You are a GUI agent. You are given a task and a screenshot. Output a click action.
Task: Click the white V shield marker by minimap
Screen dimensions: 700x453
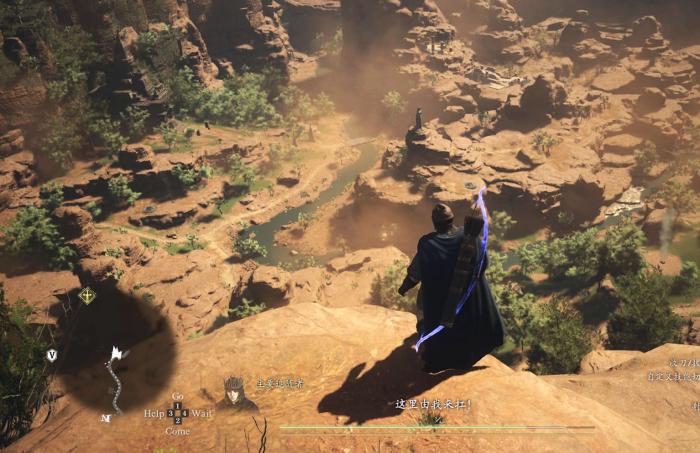click(52, 355)
